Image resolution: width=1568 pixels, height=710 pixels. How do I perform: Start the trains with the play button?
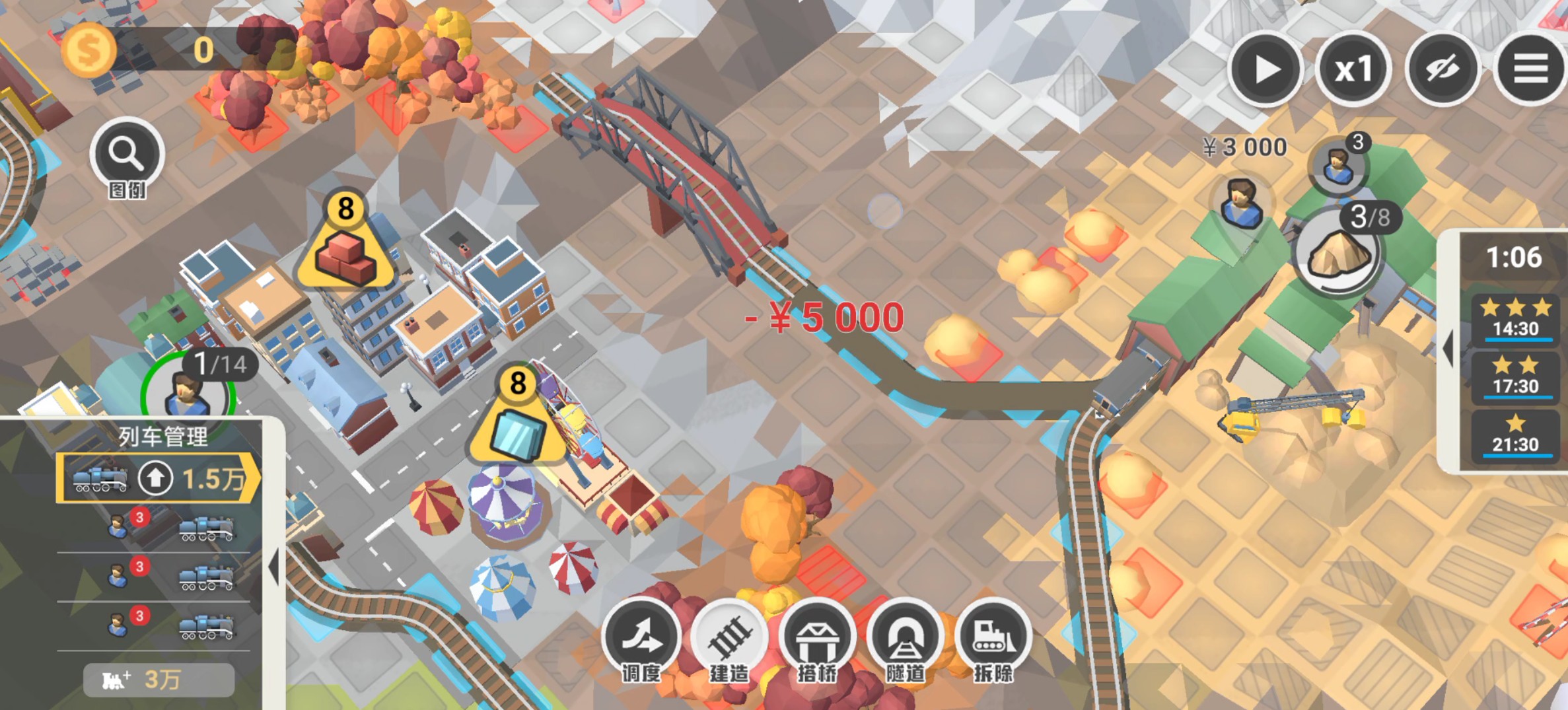(x=1265, y=69)
